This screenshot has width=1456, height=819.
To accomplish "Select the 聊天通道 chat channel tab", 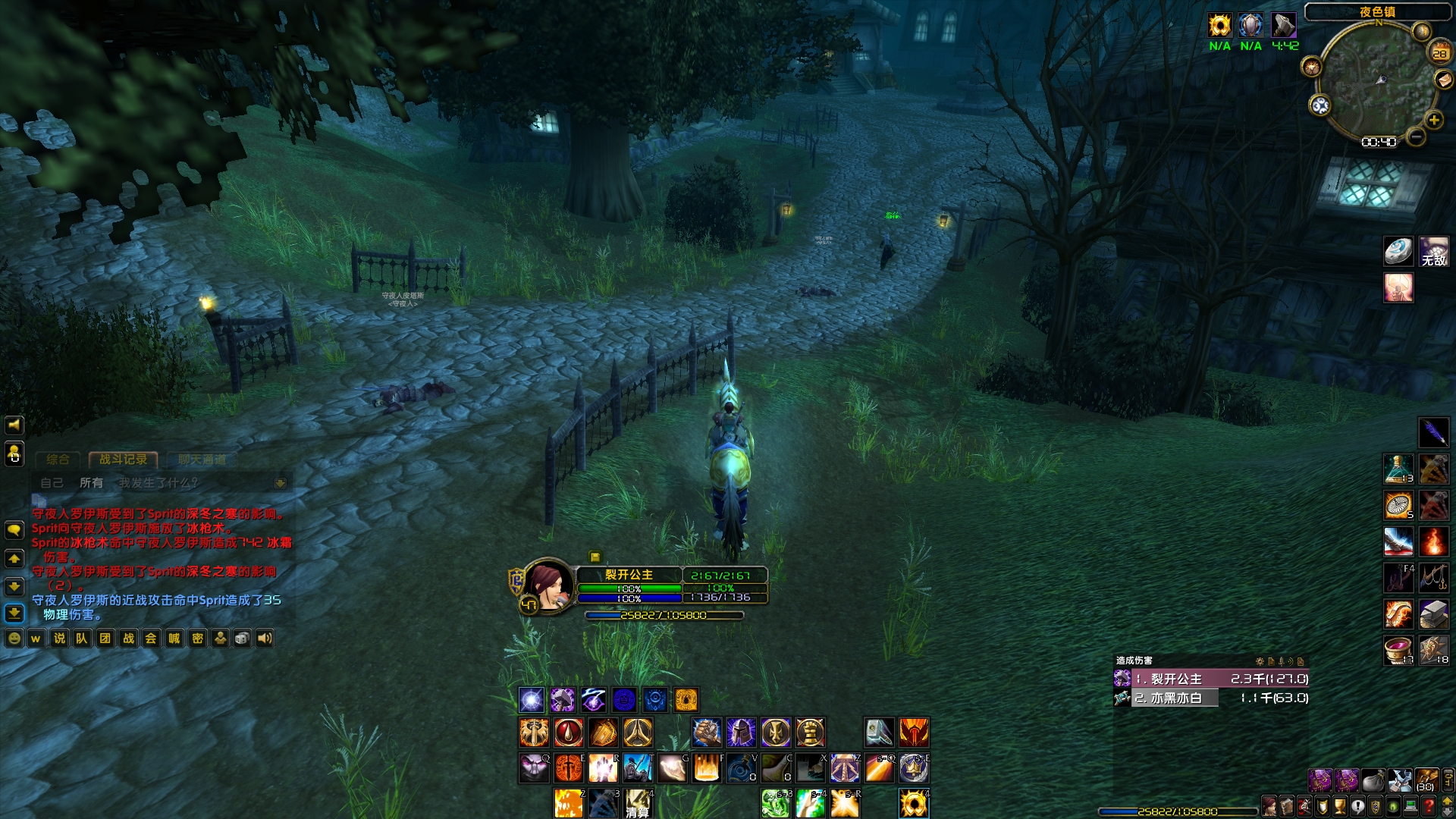I will coord(202,460).
